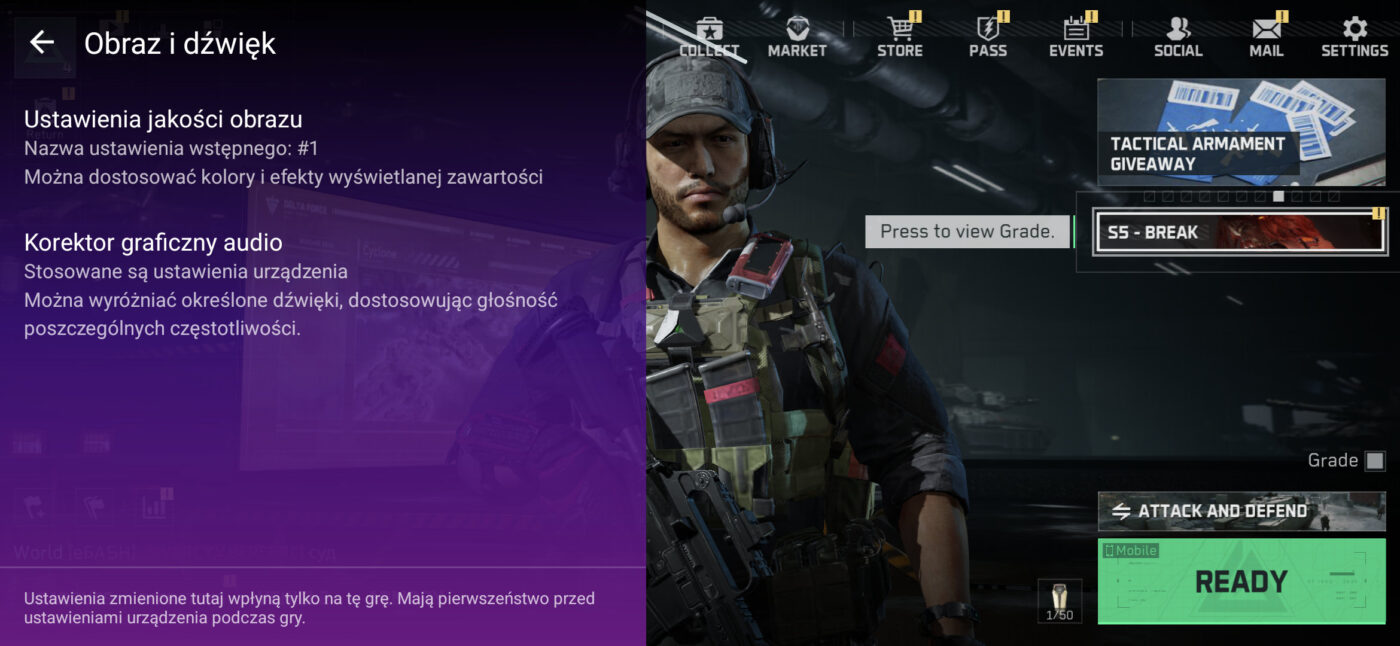Select the S5 - Break season banner
This screenshot has height=646, width=1400.
tap(1240, 232)
